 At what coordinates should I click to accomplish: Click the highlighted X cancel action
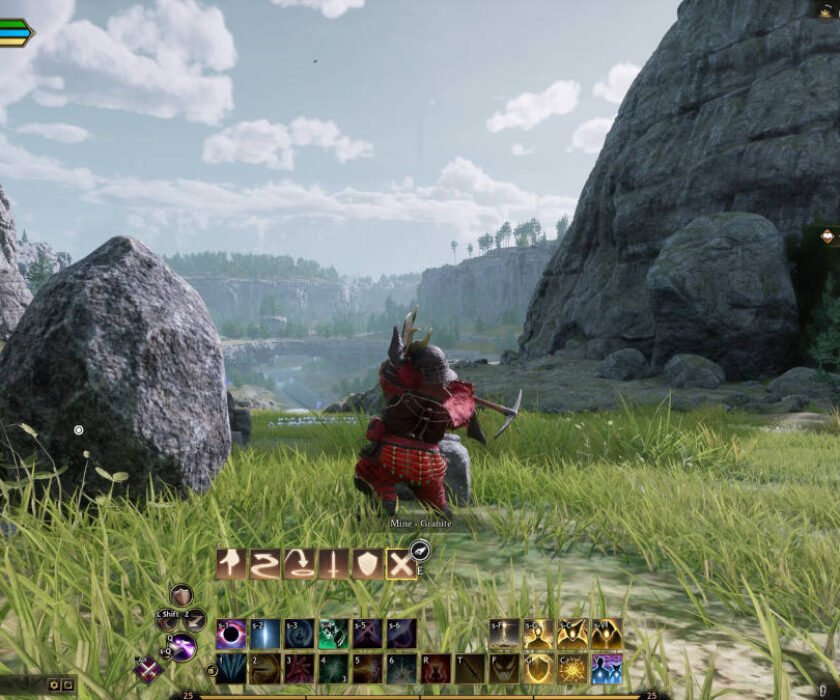(401, 565)
